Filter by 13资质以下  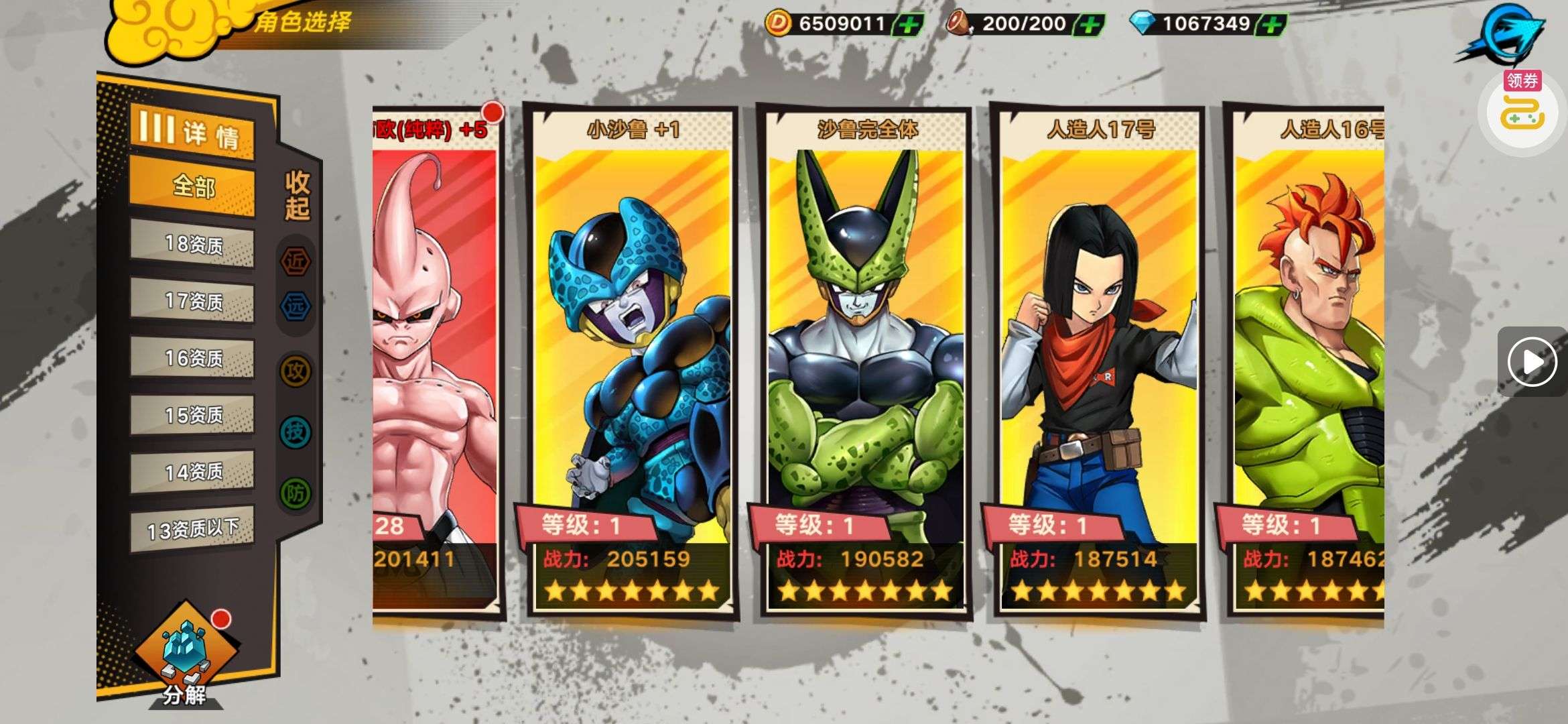point(192,530)
